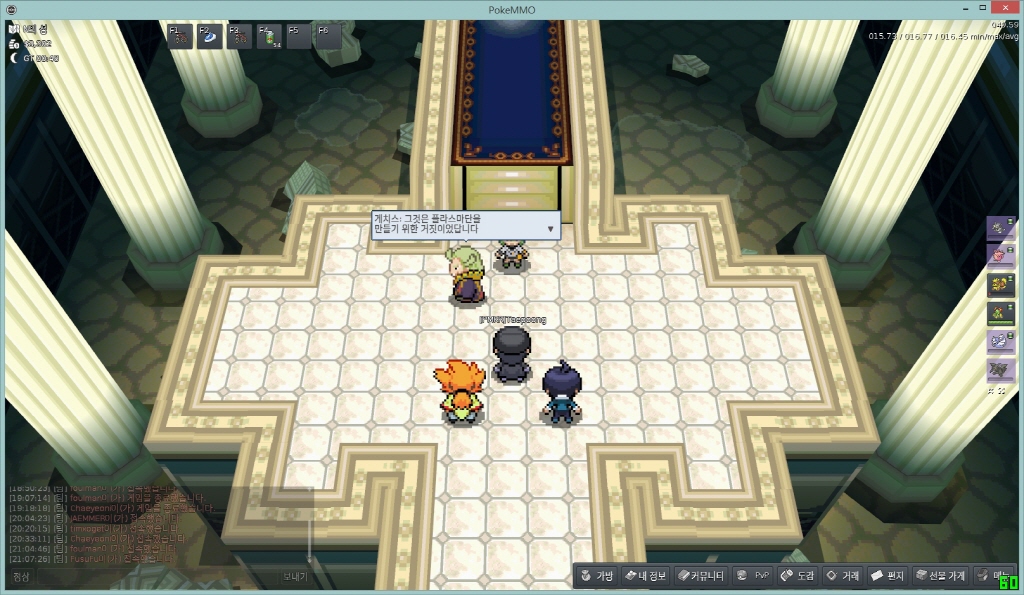Click the 보내기 send button in chat
The width and height of the screenshot is (1024, 595).
pyautogui.click(x=294, y=577)
